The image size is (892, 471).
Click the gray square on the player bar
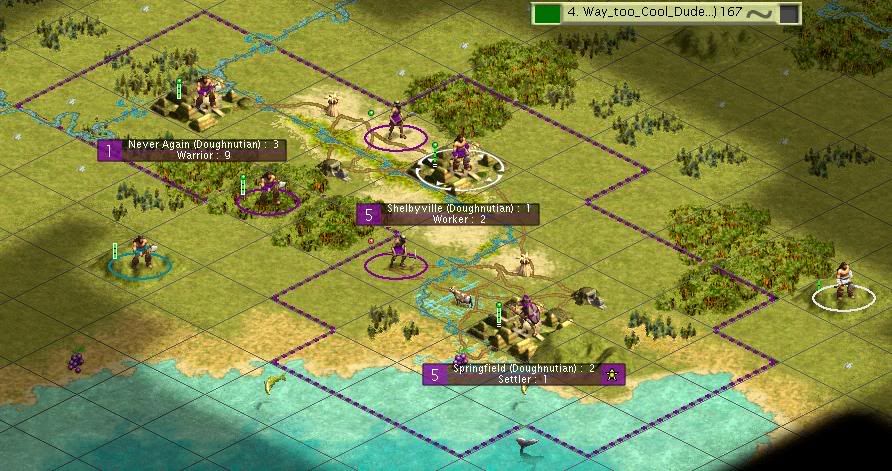789,14
